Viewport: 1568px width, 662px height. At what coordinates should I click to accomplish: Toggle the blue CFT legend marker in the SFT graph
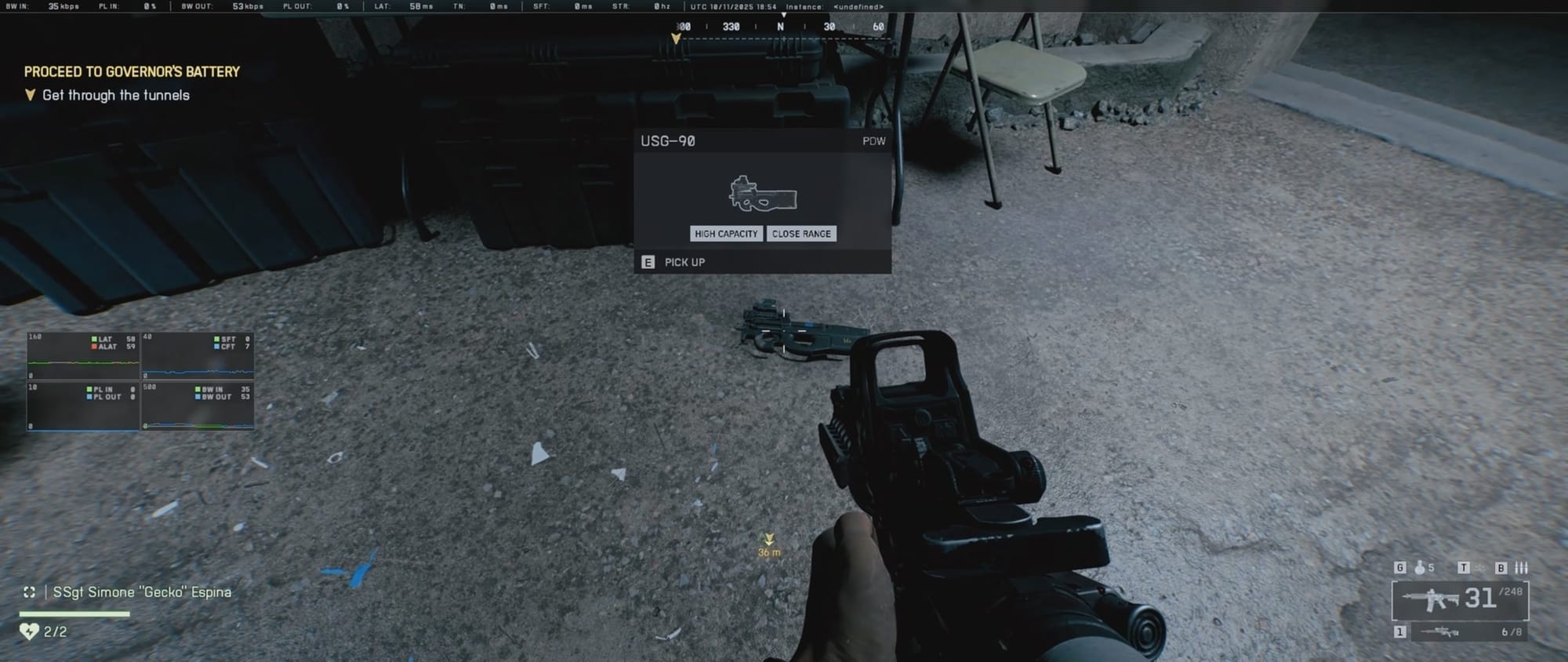tap(216, 347)
